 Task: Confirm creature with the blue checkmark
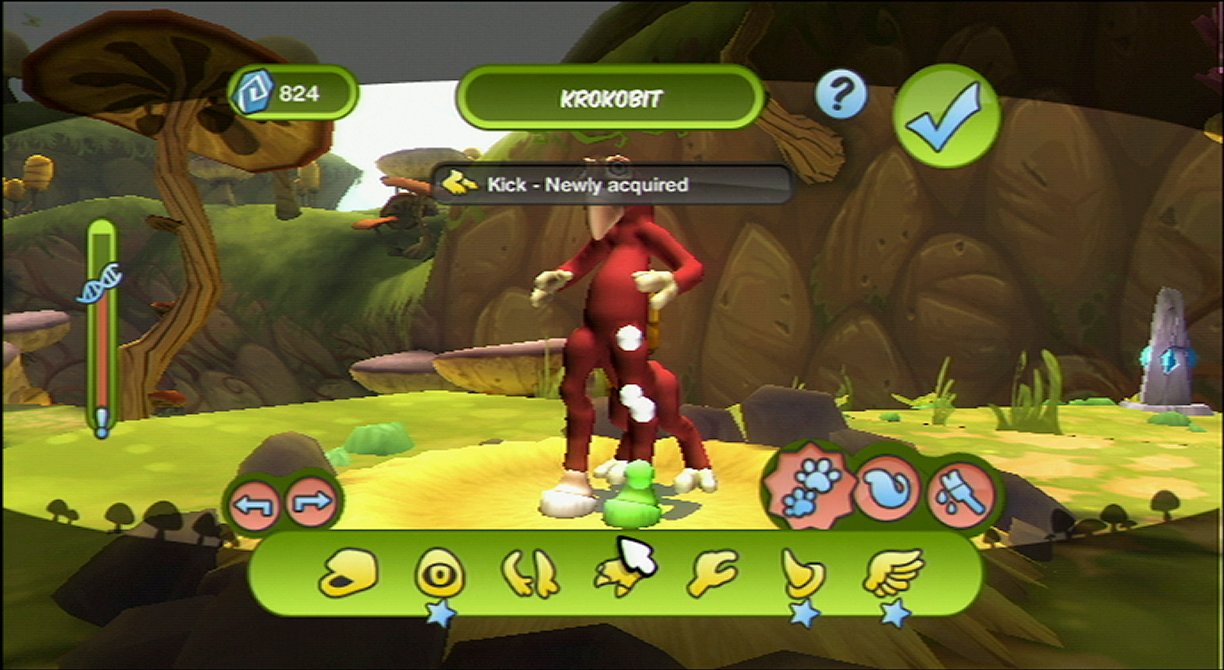[945, 116]
